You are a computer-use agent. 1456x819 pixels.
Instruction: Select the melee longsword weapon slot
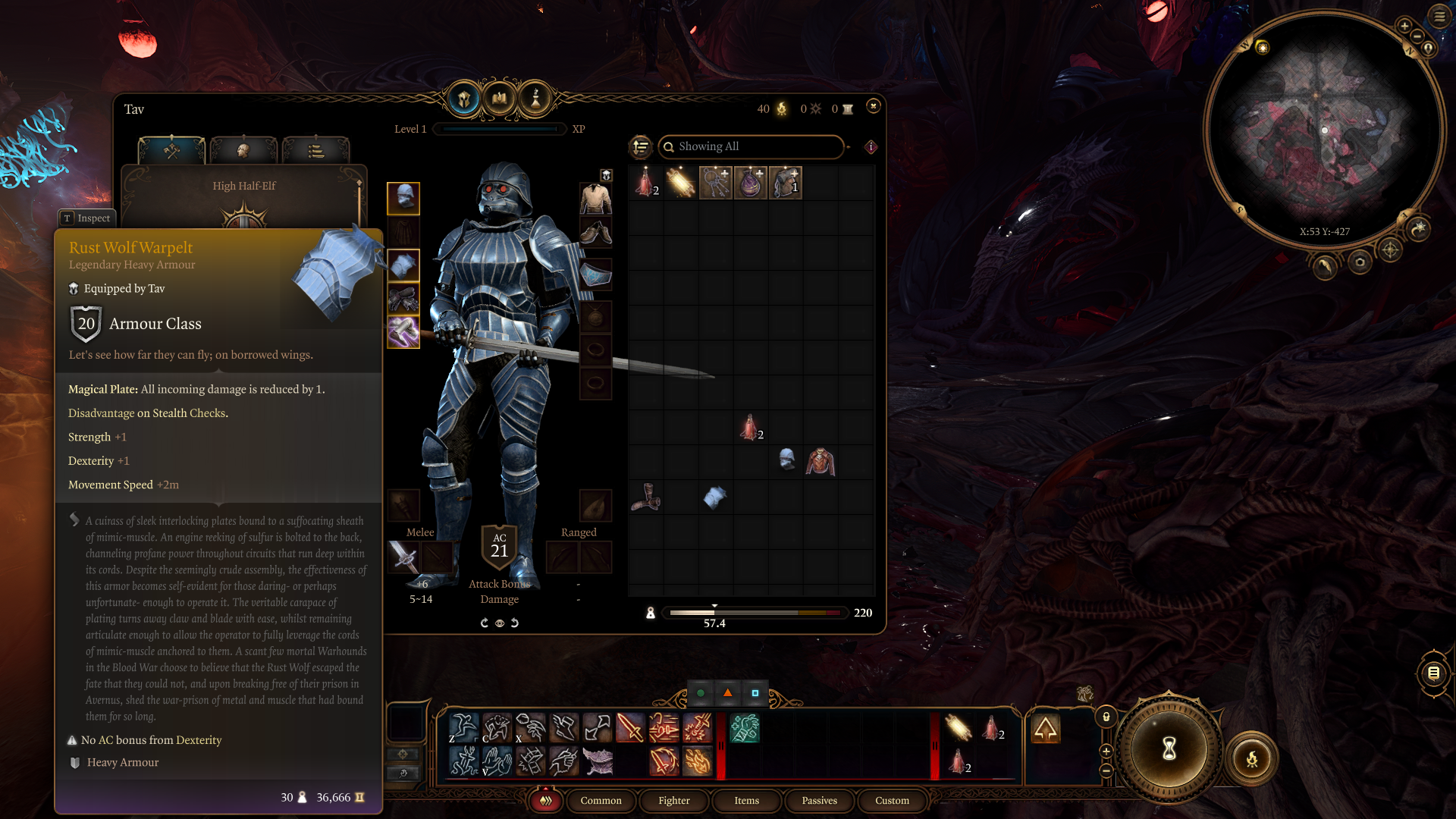tap(403, 558)
